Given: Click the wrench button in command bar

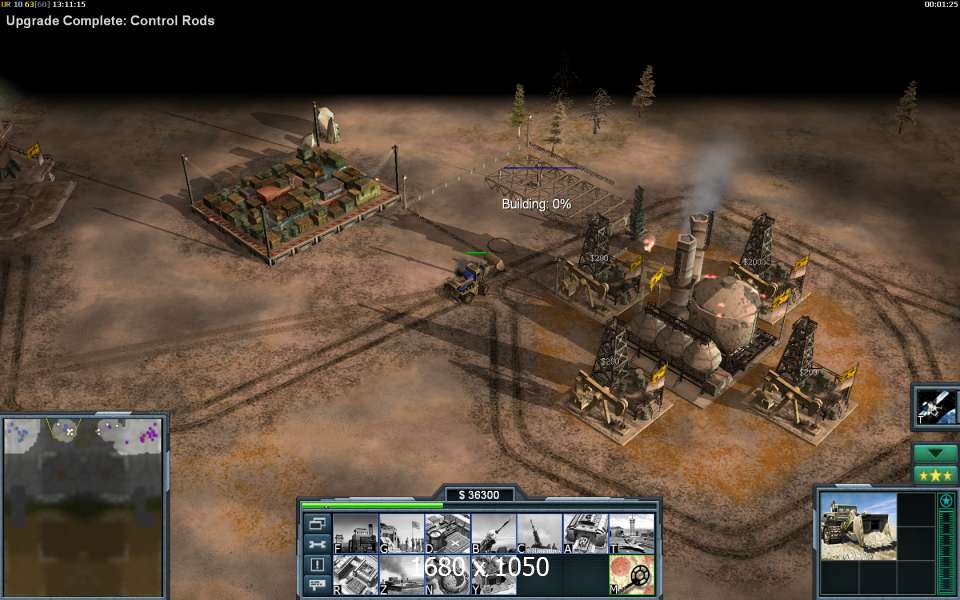Looking at the screenshot, I should tap(317, 544).
